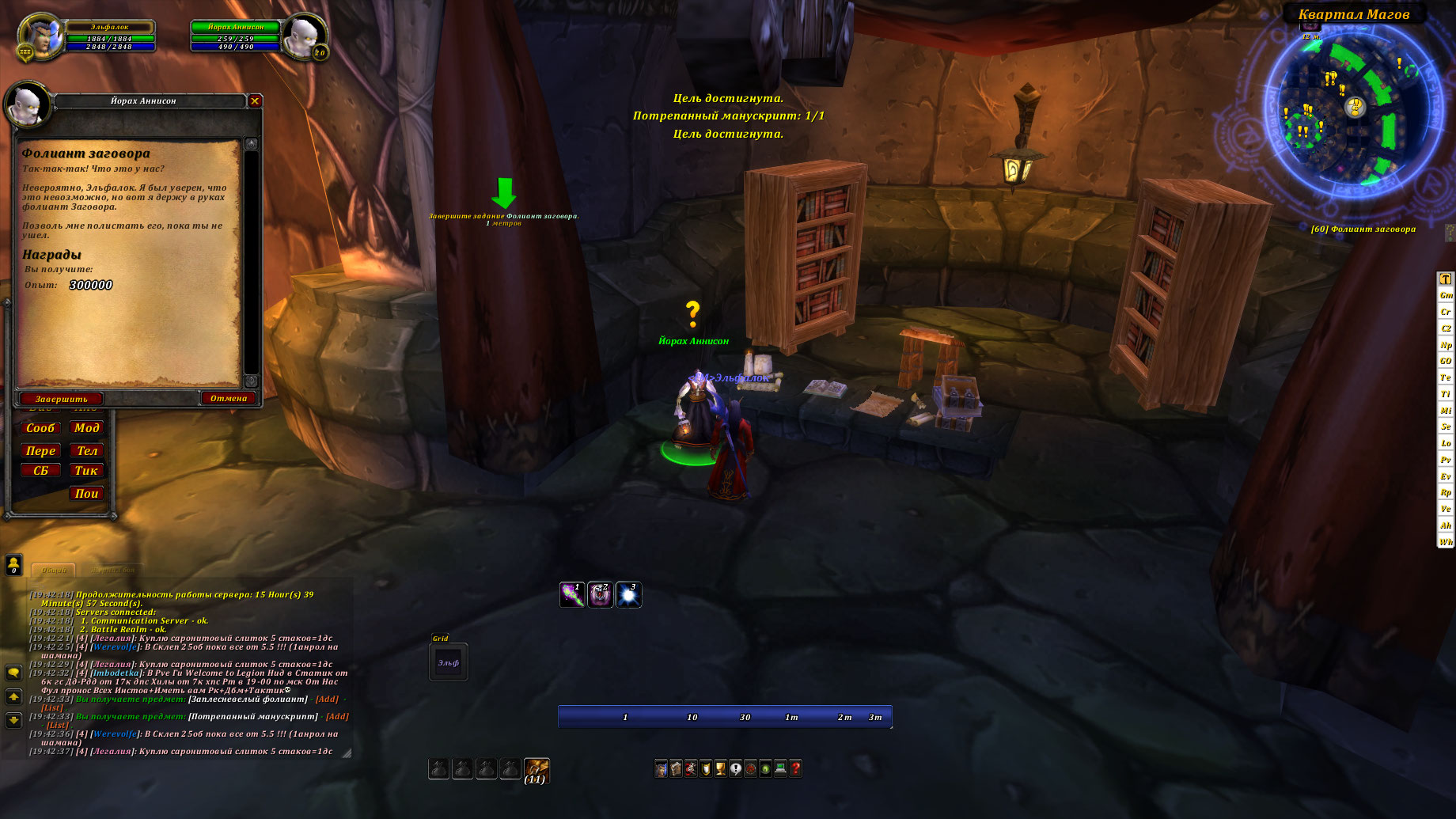Viewport: 1456px width, 819px height.
Task: Cast the white starburst spell in slot 3
Action: click(628, 594)
